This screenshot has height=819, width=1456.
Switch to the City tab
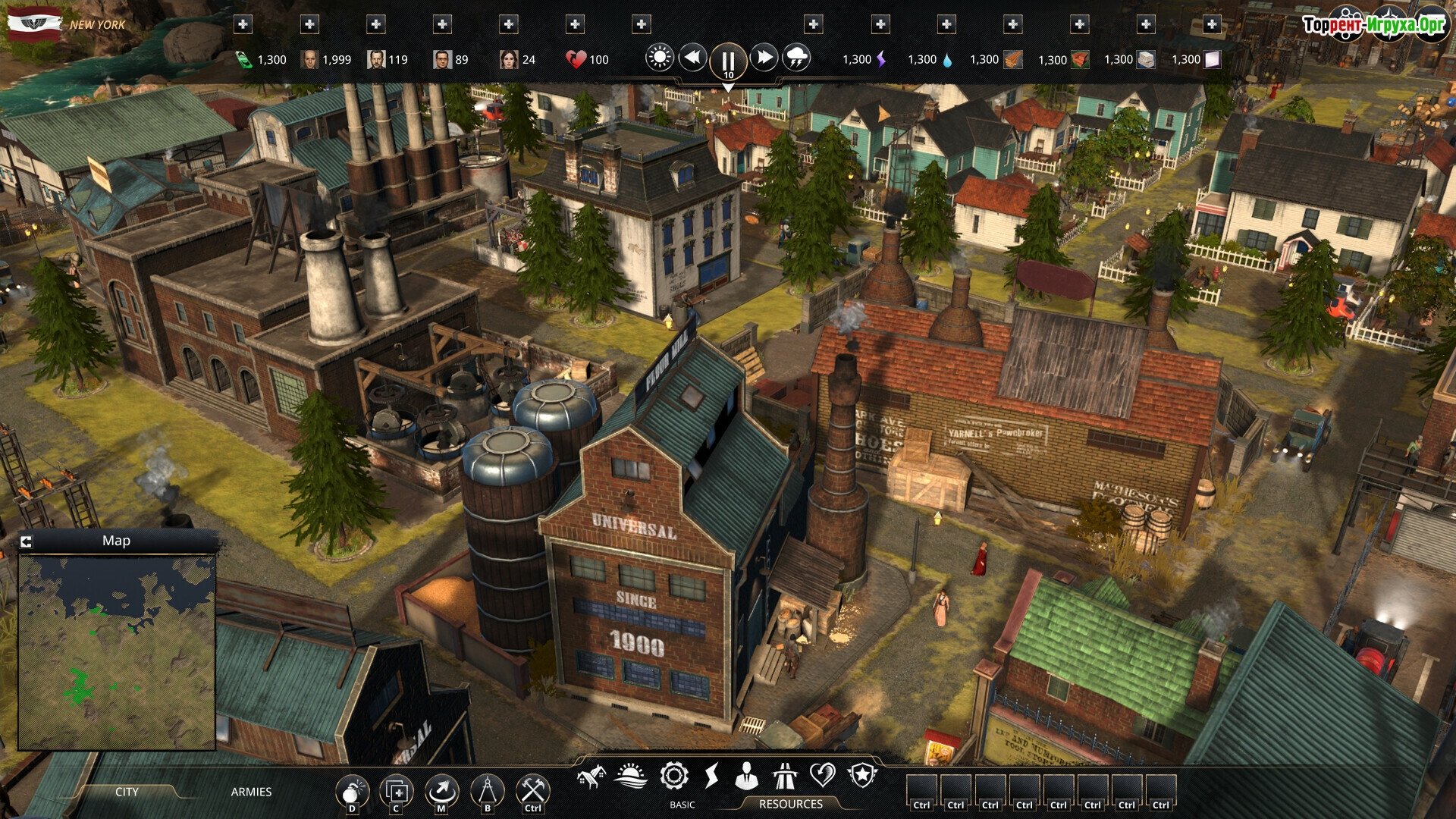click(x=127, y=792)
